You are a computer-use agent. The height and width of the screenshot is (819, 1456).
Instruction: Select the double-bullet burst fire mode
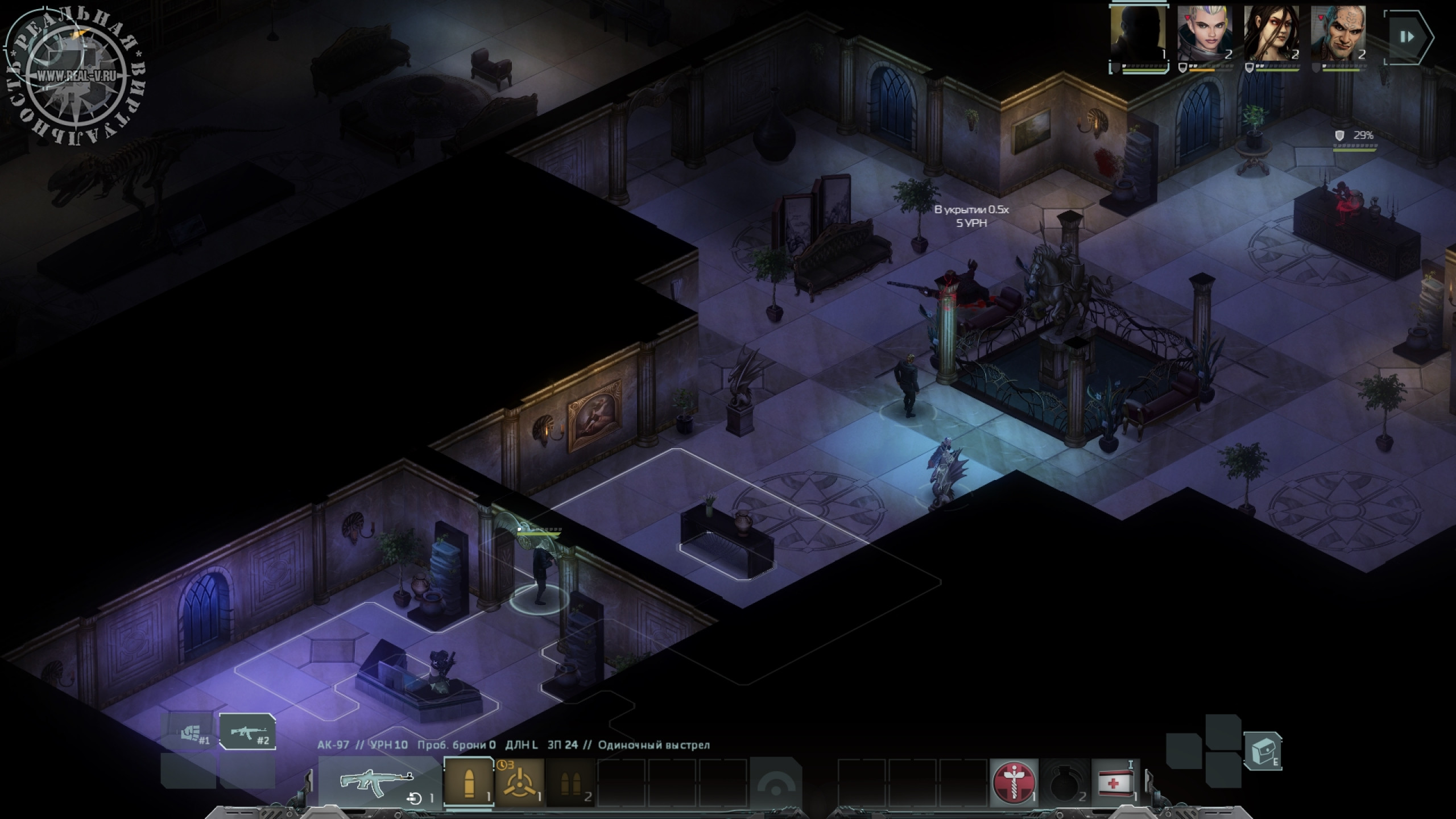570,783
